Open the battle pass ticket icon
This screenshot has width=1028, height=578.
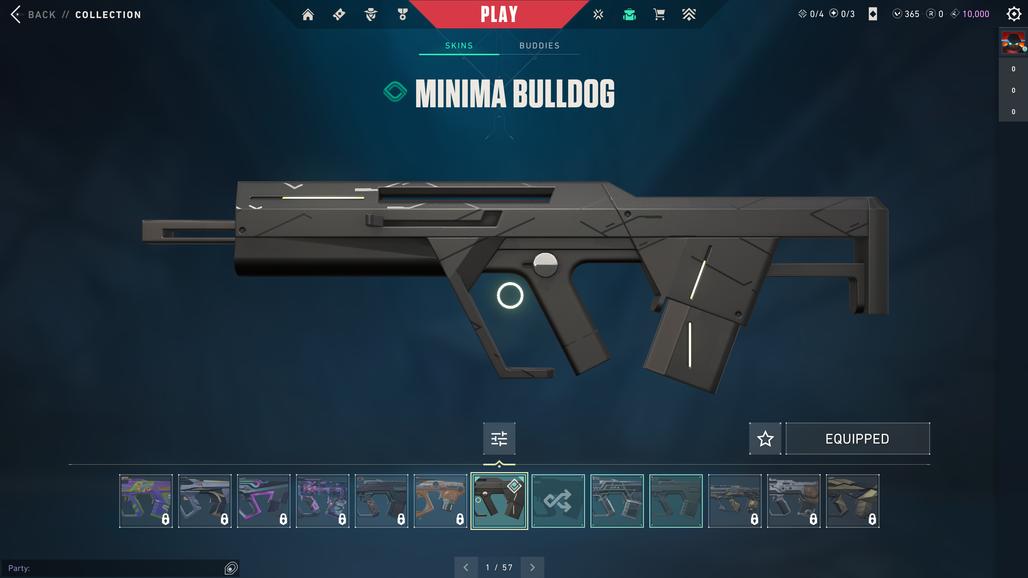(x=339, y=15)
